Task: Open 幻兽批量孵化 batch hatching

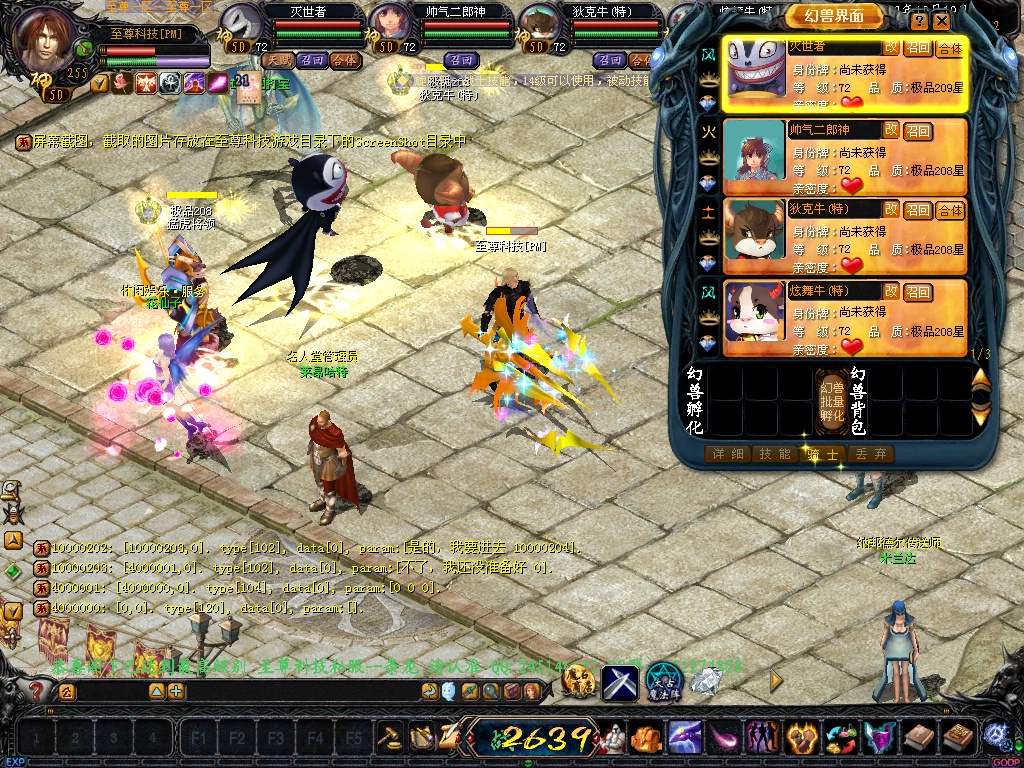Action: [832, 401]
